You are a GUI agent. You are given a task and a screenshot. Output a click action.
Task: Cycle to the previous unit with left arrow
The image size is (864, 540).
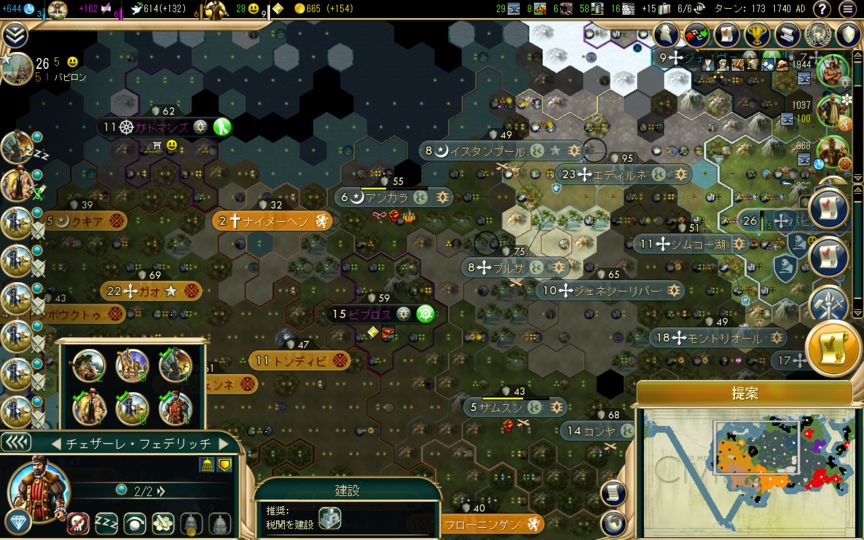coord(56,443)
